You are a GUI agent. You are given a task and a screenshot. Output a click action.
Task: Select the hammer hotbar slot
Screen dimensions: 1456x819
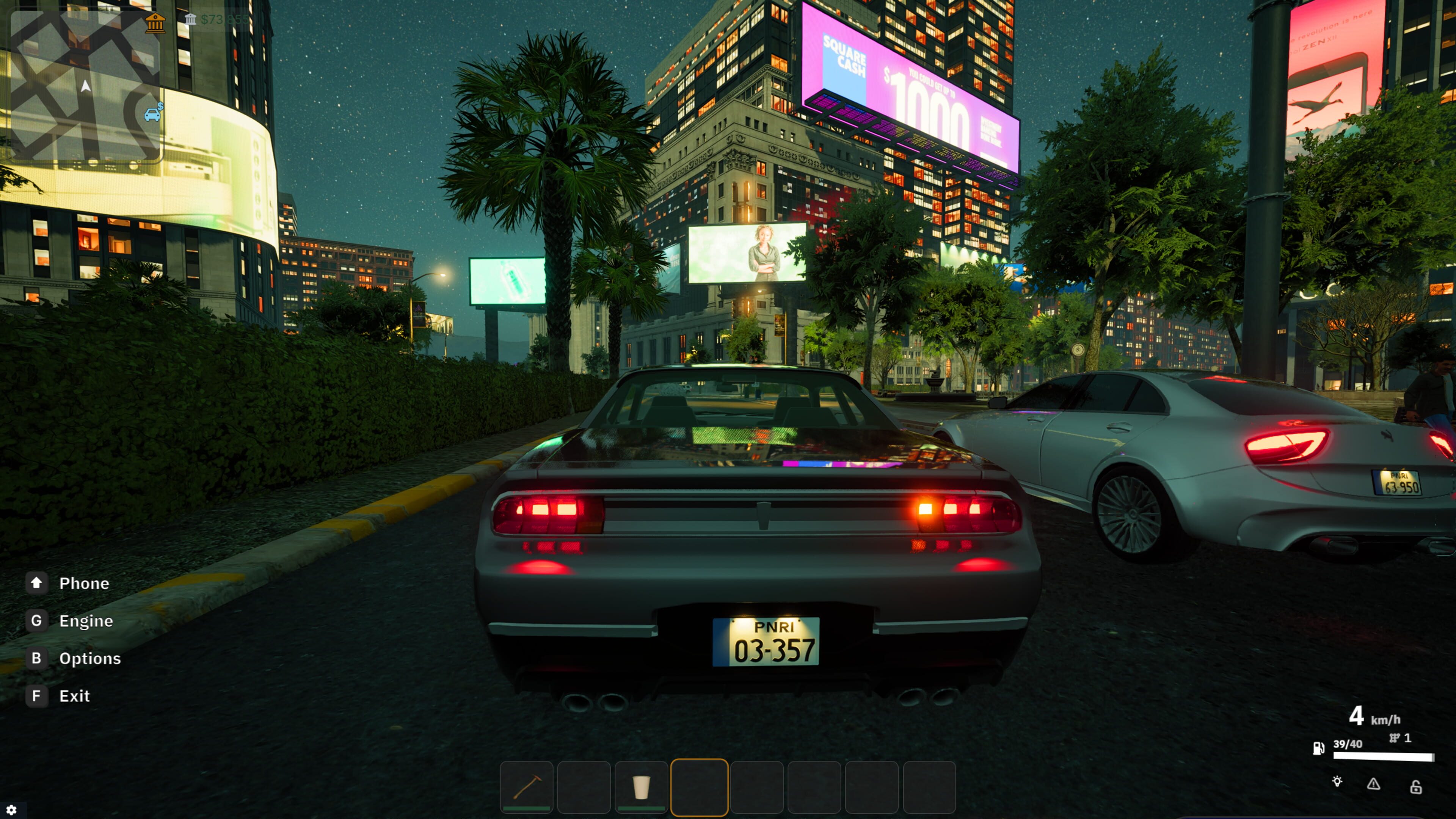point(527,787)
